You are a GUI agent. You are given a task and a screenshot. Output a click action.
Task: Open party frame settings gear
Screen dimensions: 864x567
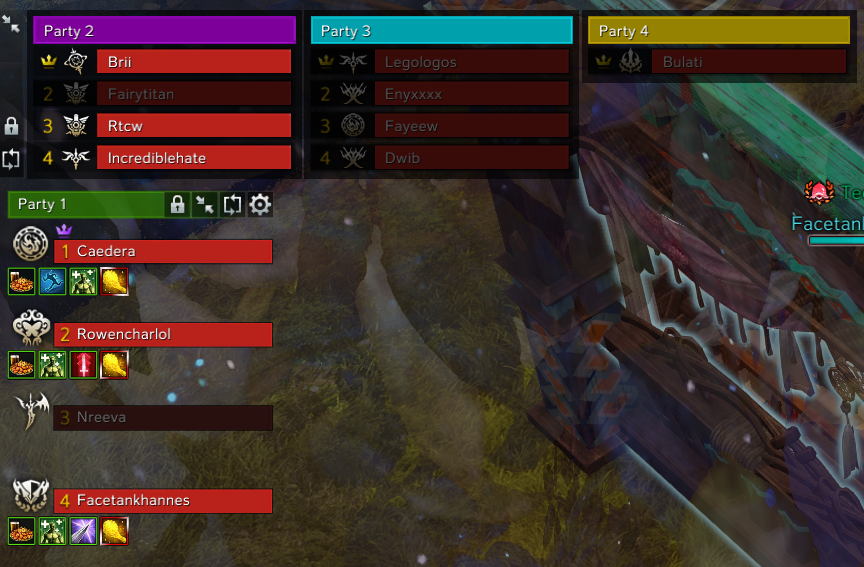pos(260,205)
